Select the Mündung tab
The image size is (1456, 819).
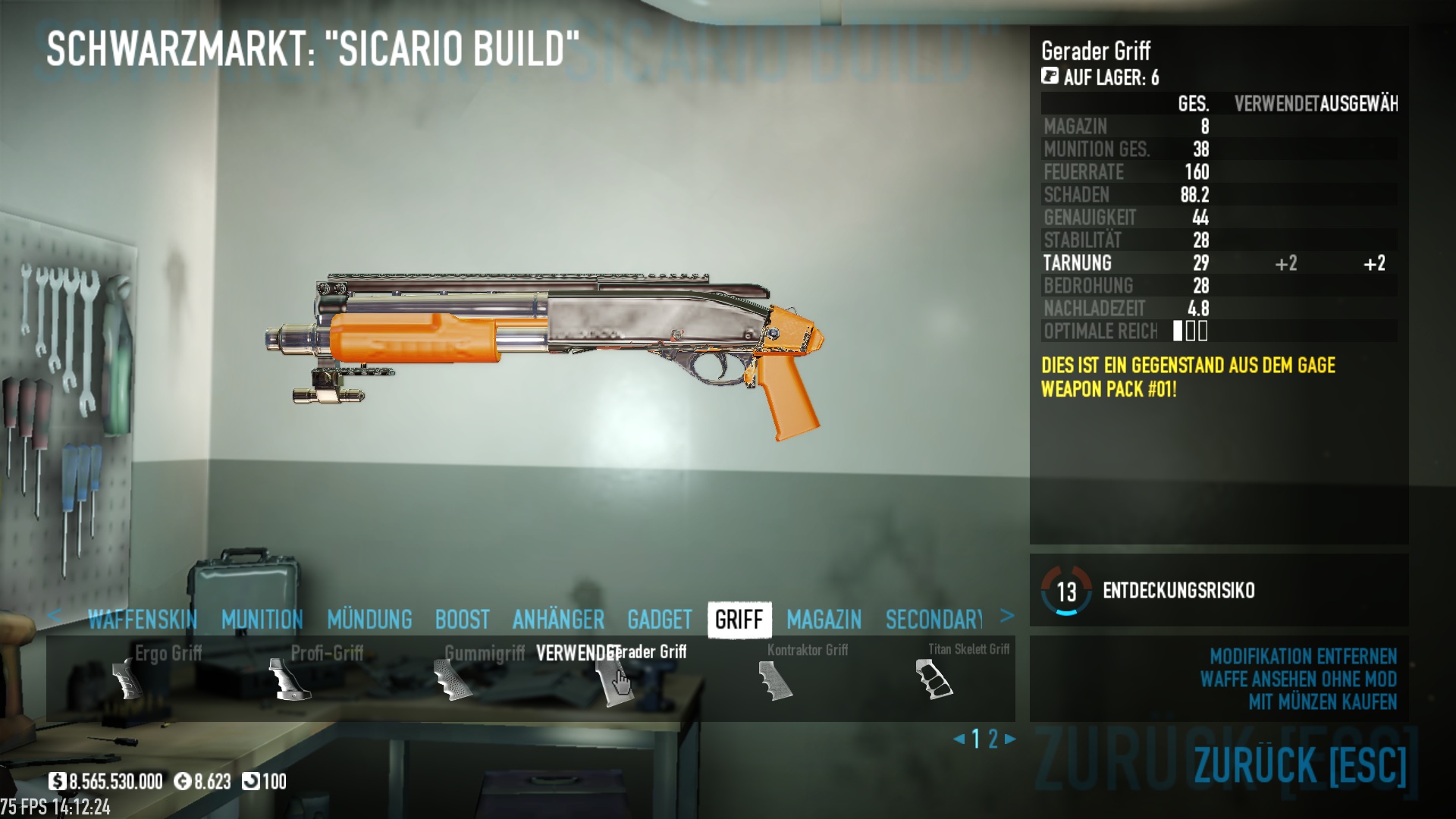[x=369, y=620]
